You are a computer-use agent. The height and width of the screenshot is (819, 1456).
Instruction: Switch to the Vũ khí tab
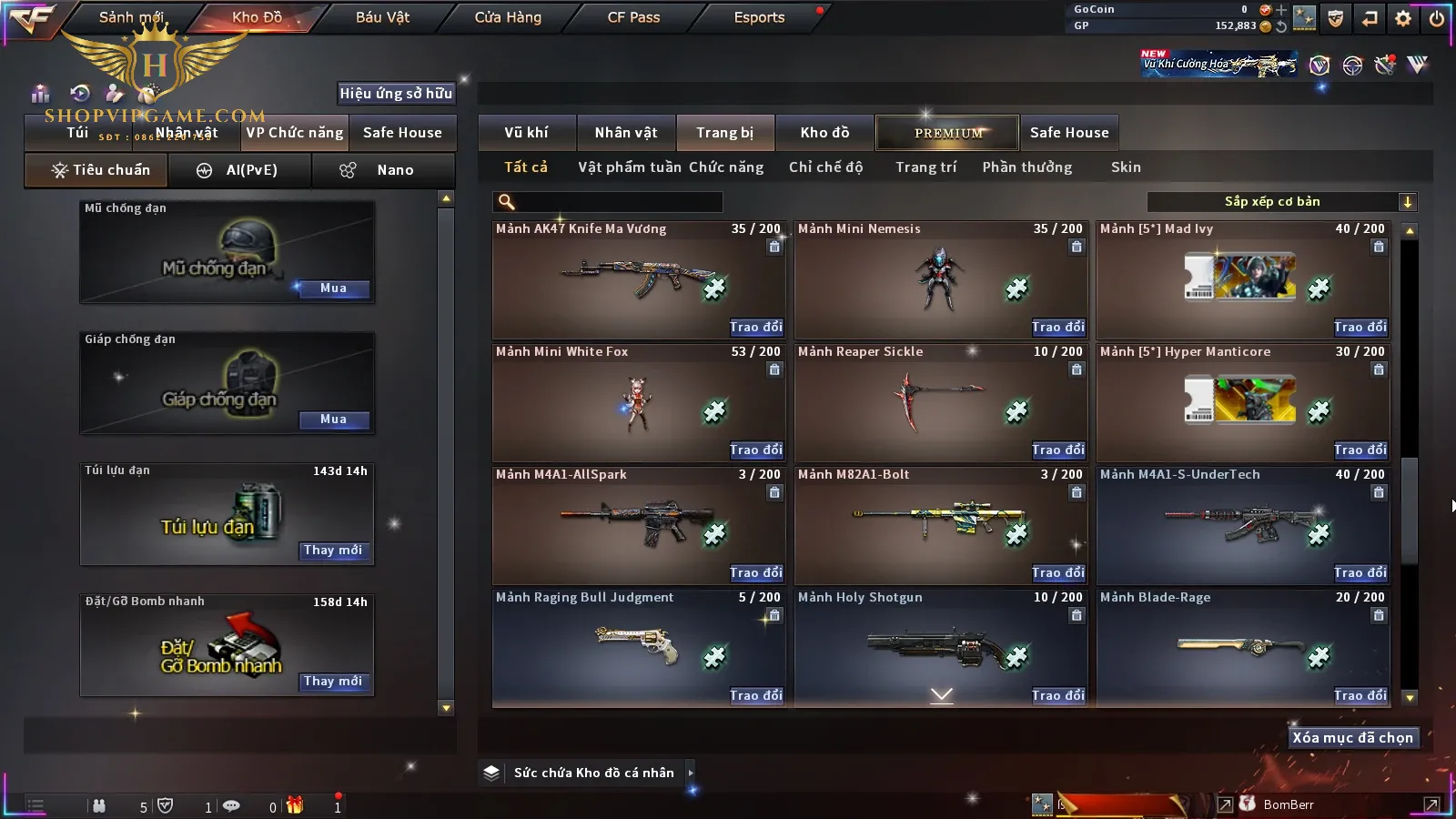(526, 133)
